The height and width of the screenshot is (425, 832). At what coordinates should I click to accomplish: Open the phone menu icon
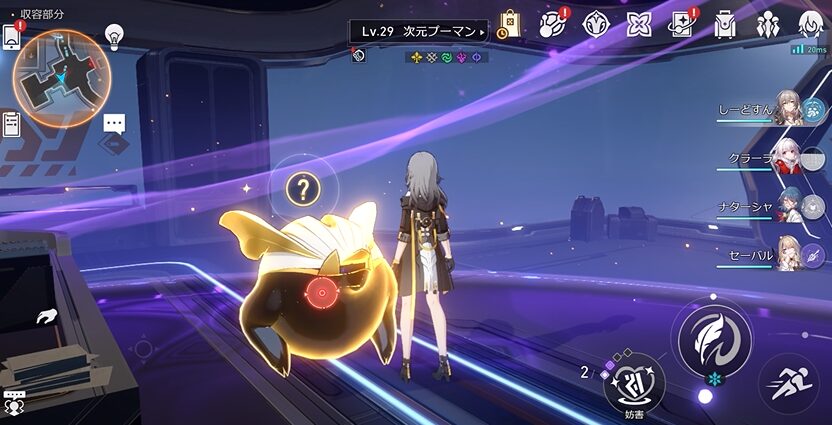[12, 36]
